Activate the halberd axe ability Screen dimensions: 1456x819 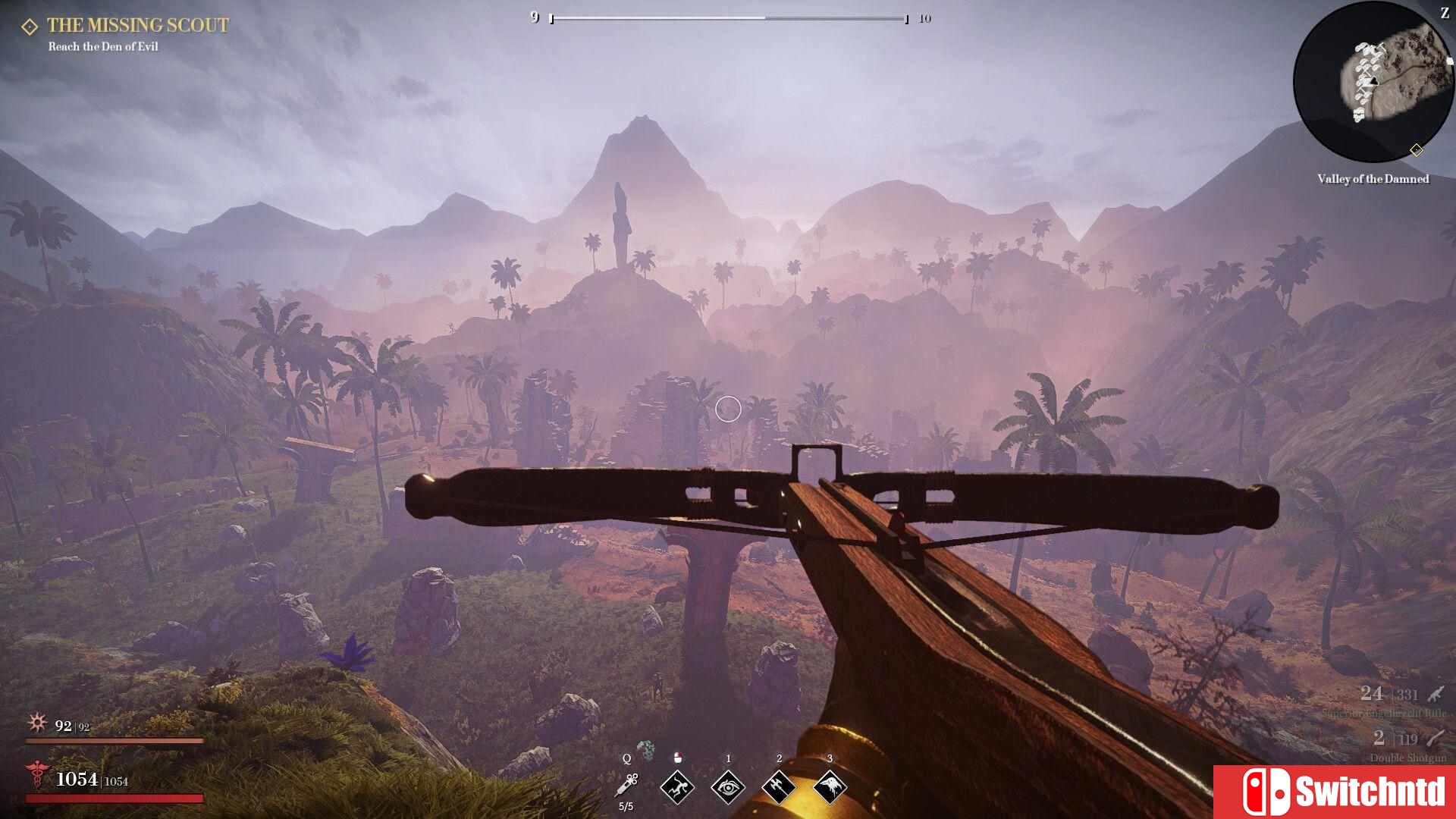tap(779, 787)
